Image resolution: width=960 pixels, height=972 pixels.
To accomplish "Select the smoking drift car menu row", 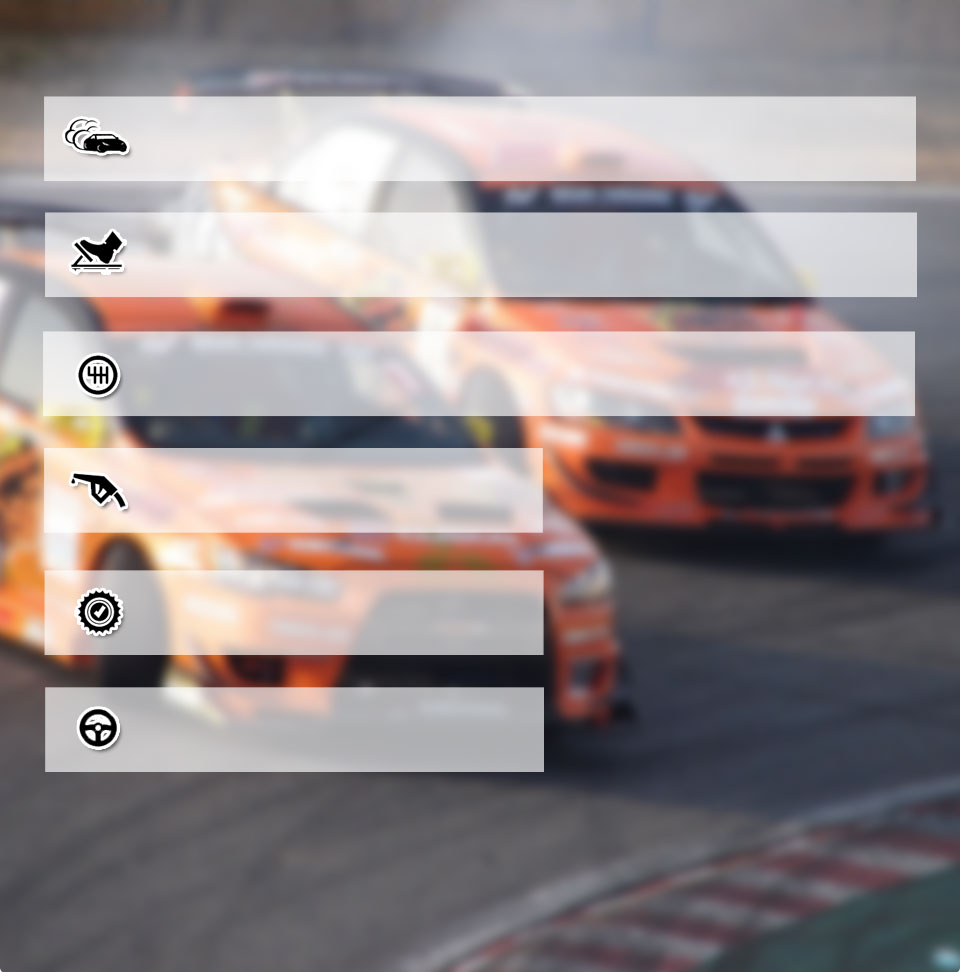I will tap(479, 139).
